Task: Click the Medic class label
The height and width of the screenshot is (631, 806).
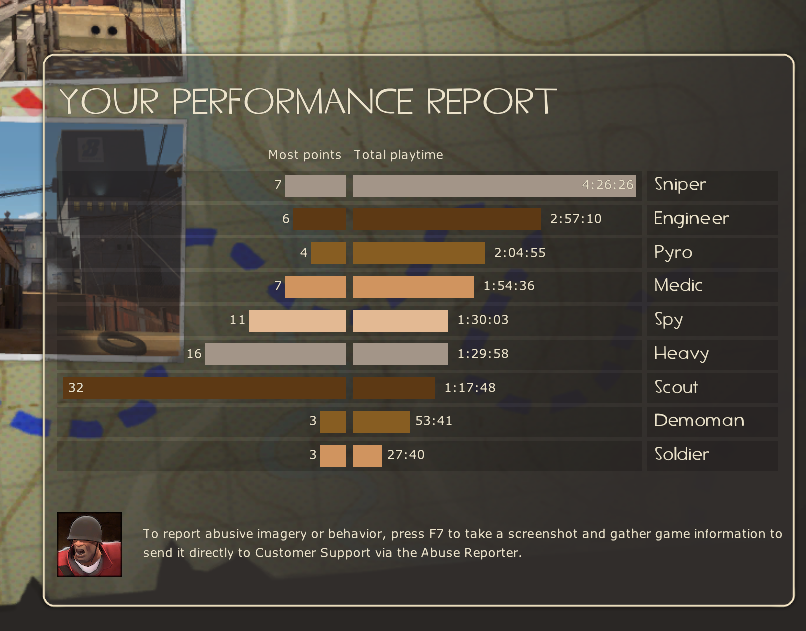Action: pyautogui.click(x=678, y=286)
